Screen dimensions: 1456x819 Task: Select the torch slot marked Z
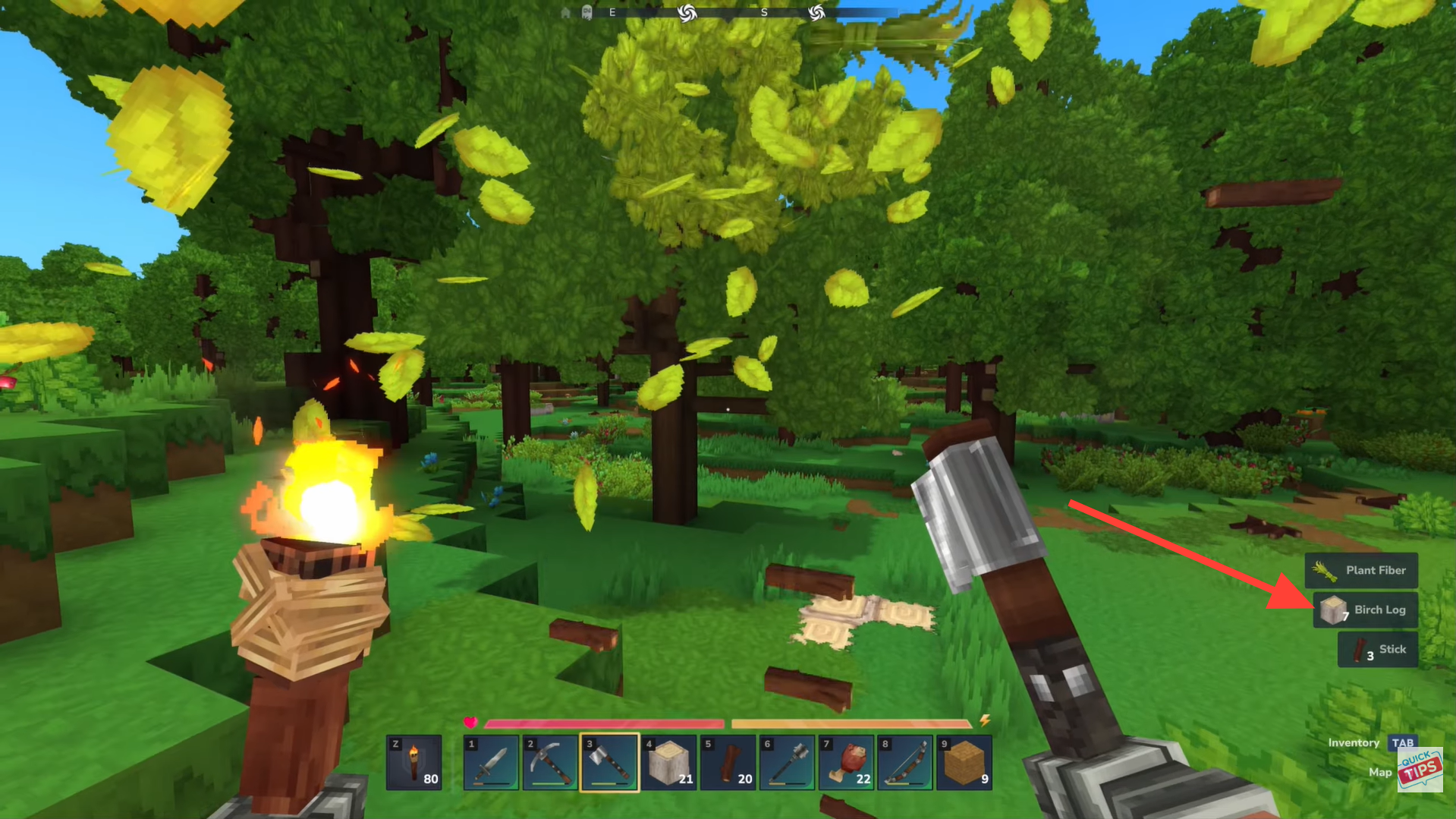click(x=414, y=763)
